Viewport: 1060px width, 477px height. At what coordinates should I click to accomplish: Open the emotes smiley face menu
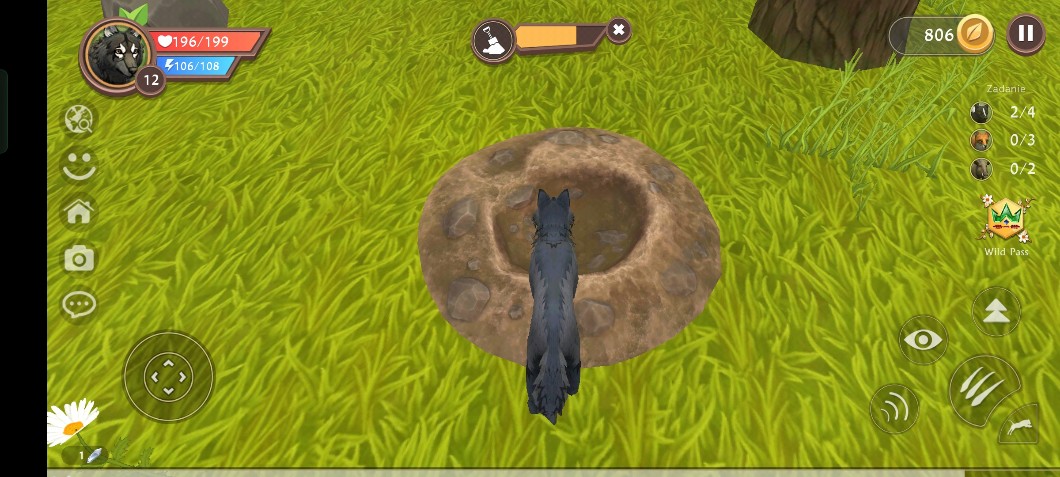(x=79, y=165)
